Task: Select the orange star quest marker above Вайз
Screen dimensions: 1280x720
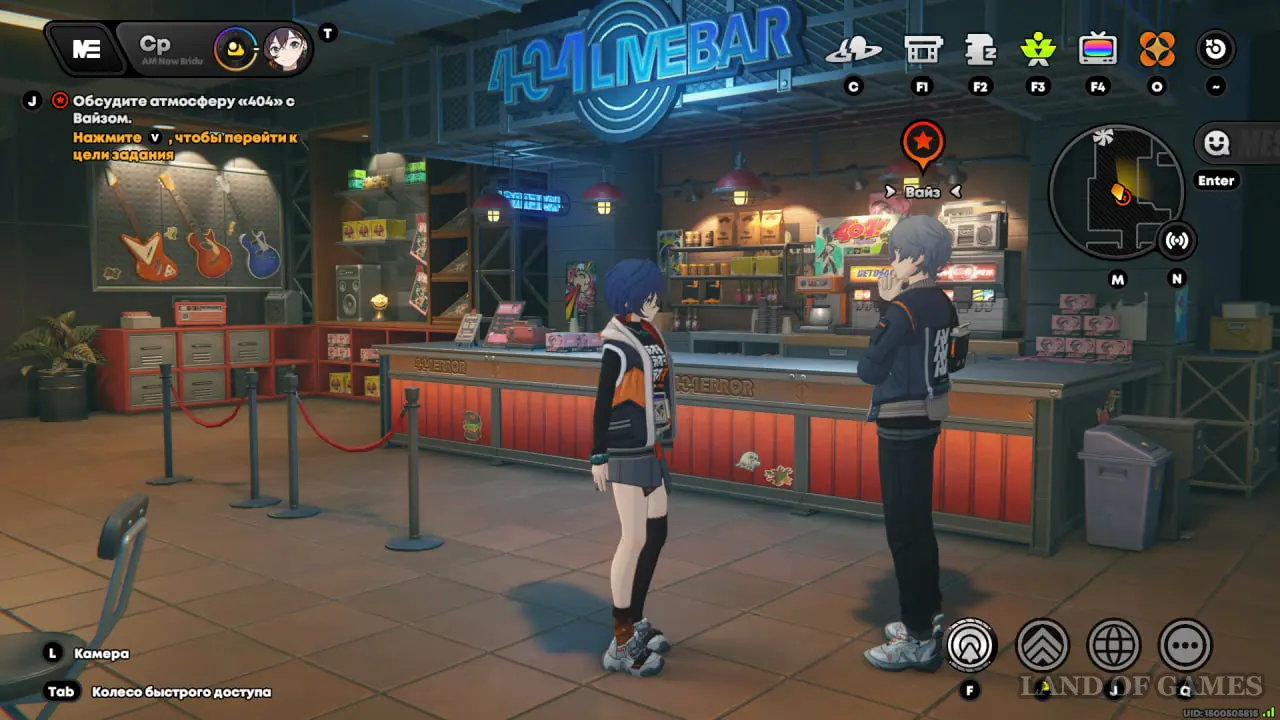Action: coord(922,144)
